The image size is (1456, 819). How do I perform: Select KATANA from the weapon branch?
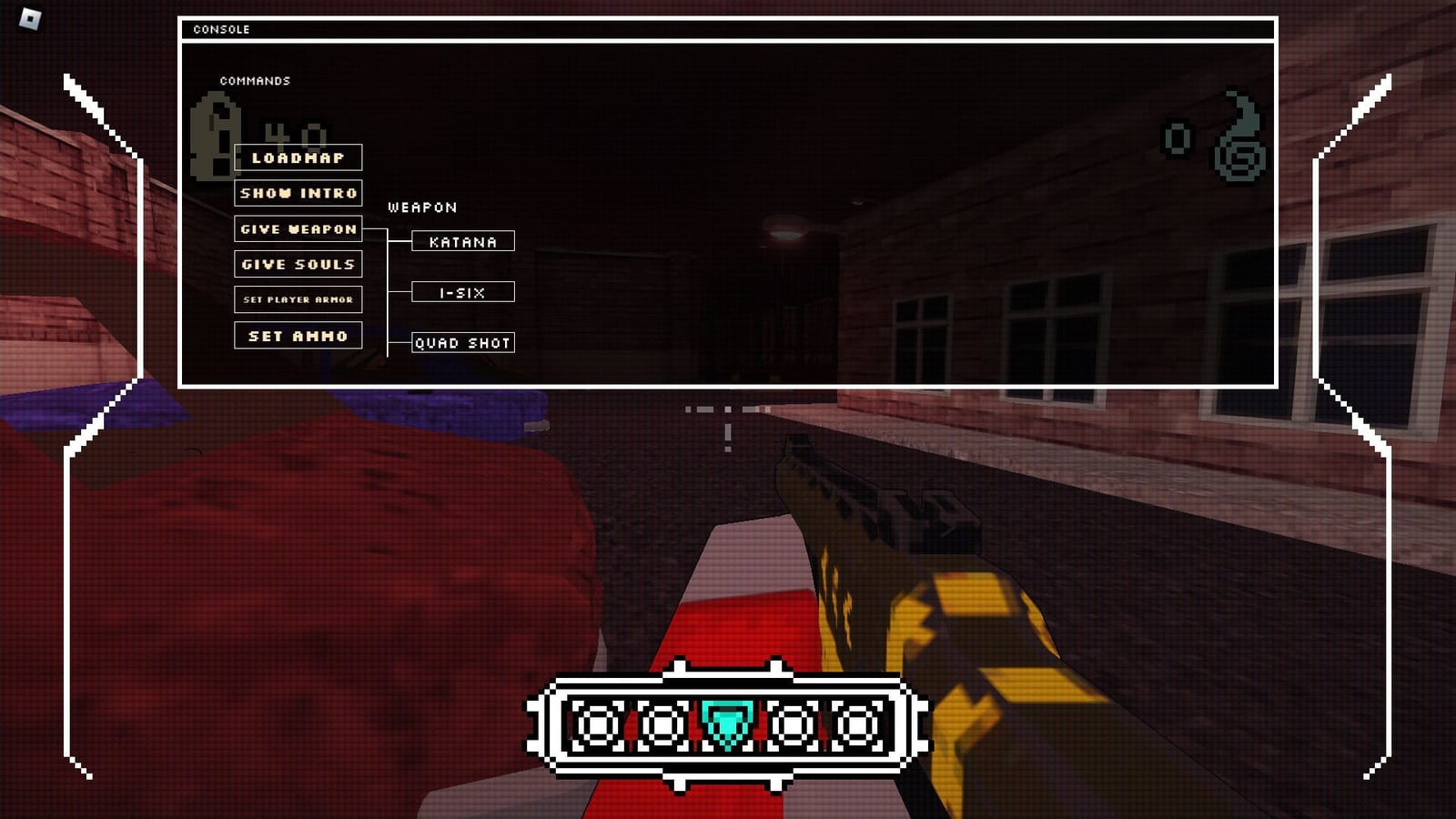[462, 241]
